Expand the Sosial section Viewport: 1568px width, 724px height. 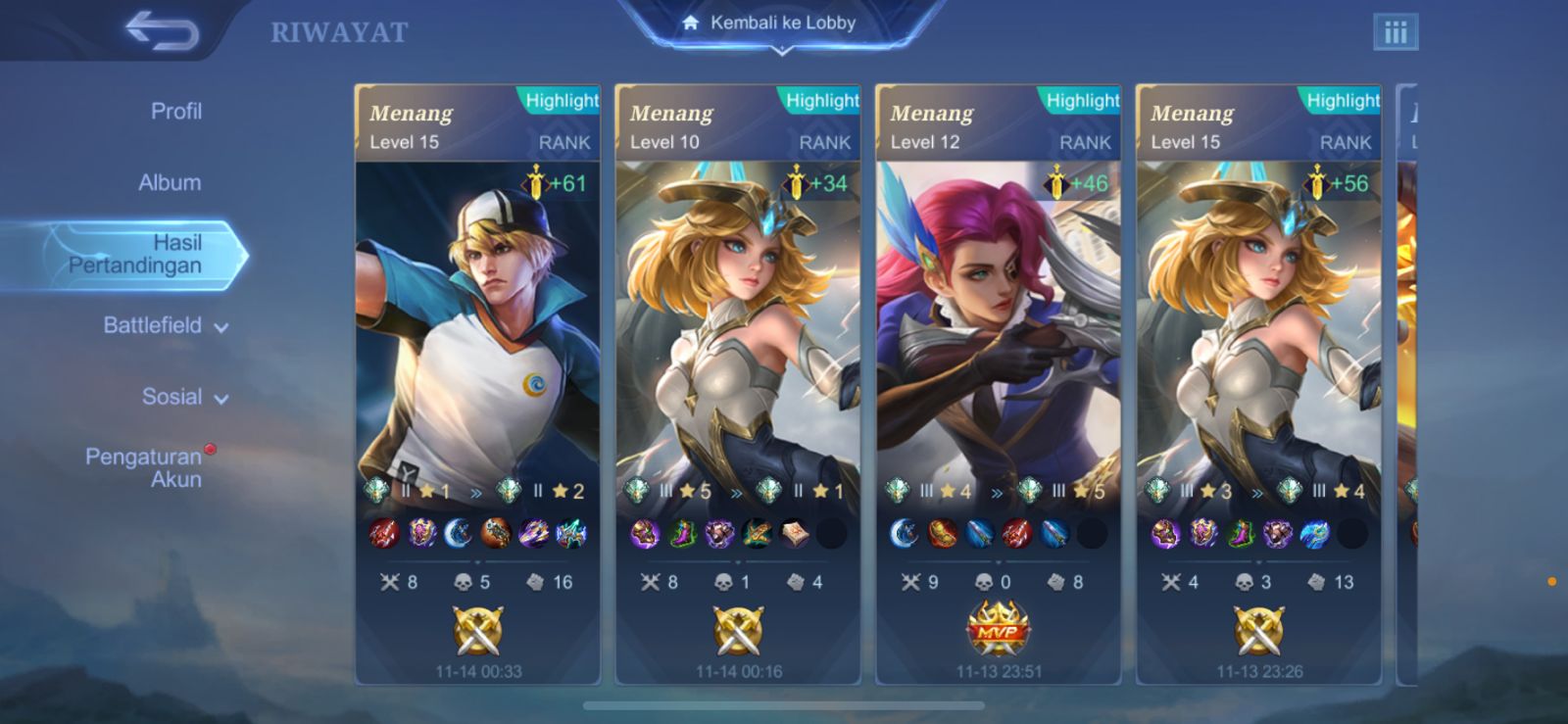pos(183,398)
